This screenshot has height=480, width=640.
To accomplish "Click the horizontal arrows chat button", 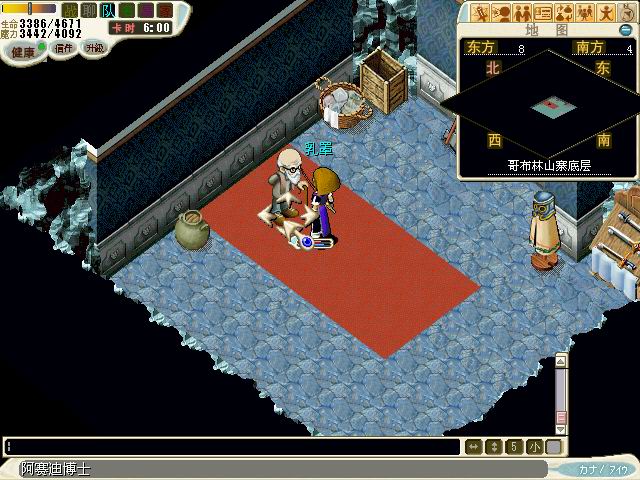I will click(474, 447).
